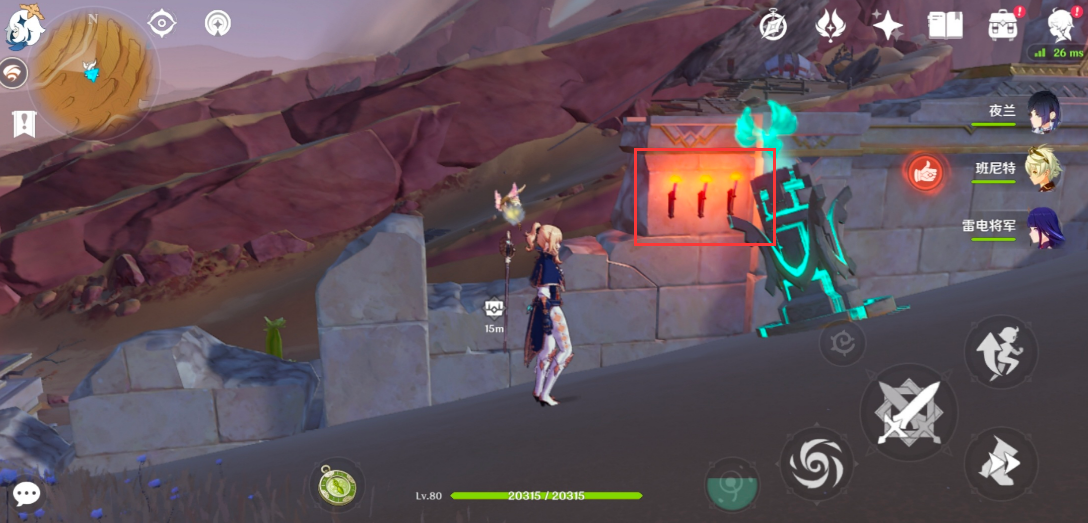The height and width of the screenshot is (523, 1088).
Task: Switch to party member 雷电将军
Action: click(x=1043, y=226)
